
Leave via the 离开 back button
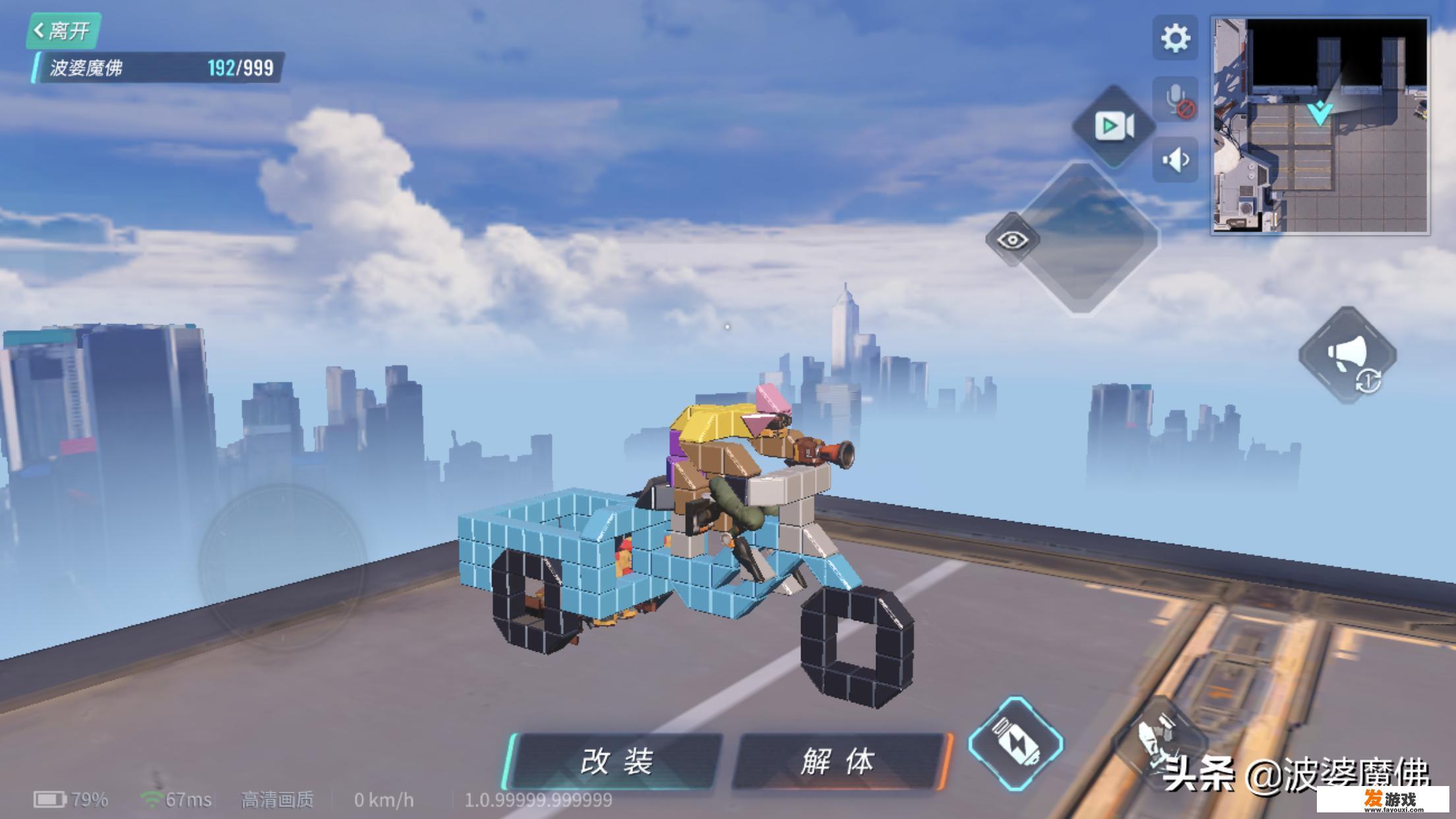click(63, 30)
